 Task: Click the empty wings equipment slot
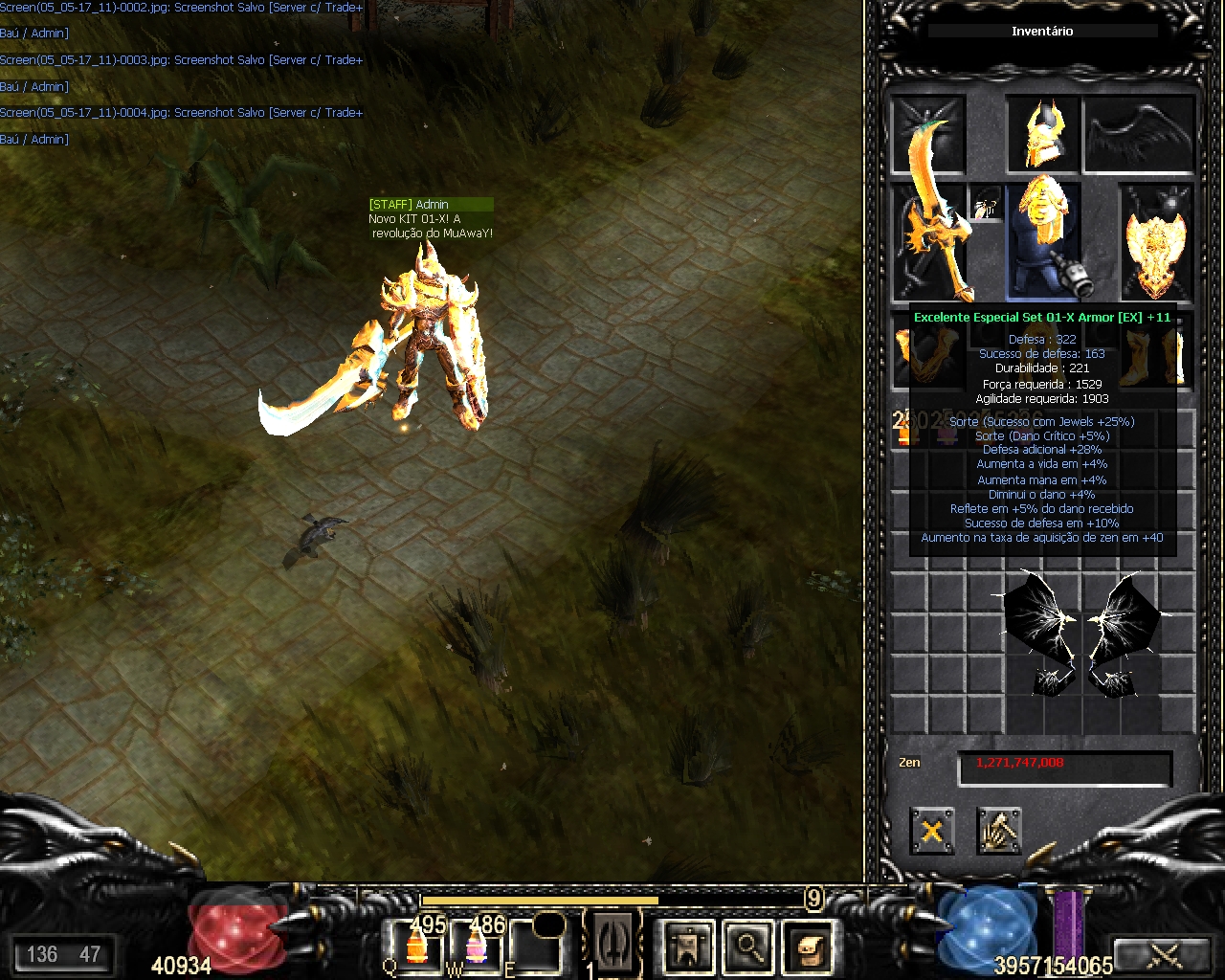coord(1139,134)
